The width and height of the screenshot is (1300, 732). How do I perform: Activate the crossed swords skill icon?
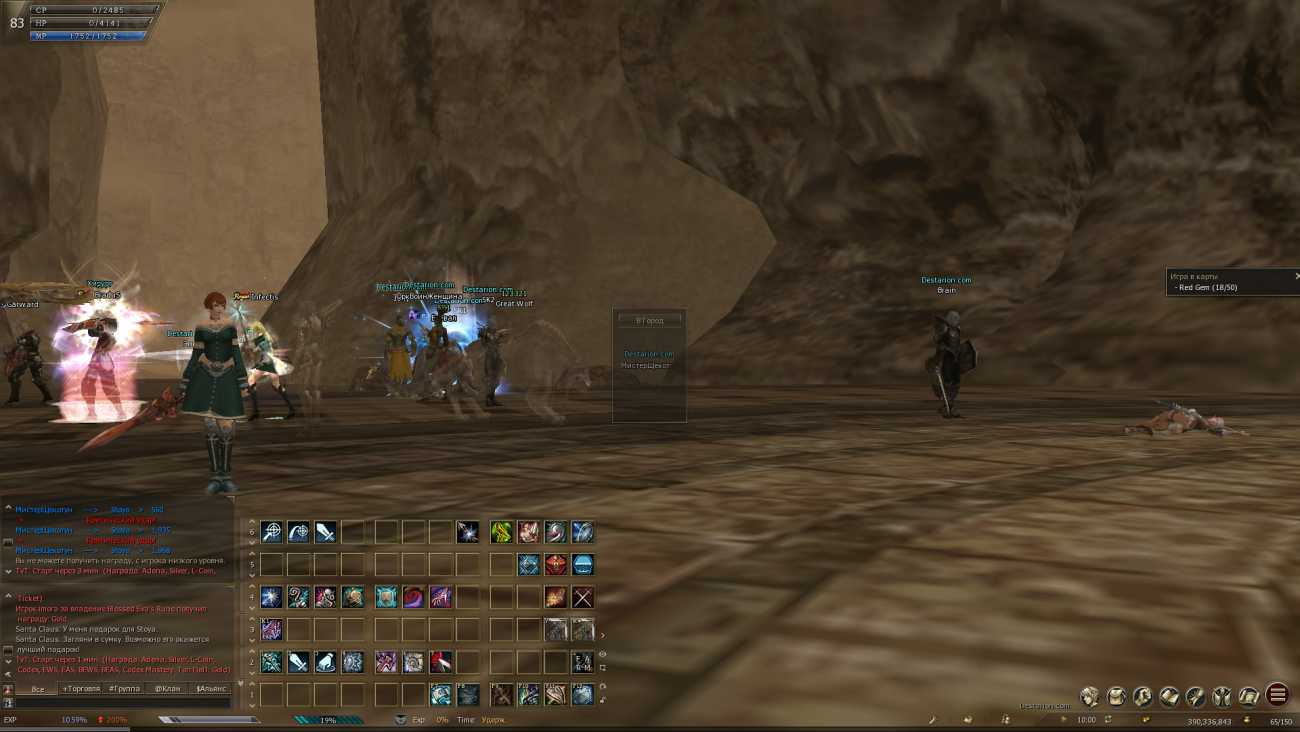(x=582, y=597)
